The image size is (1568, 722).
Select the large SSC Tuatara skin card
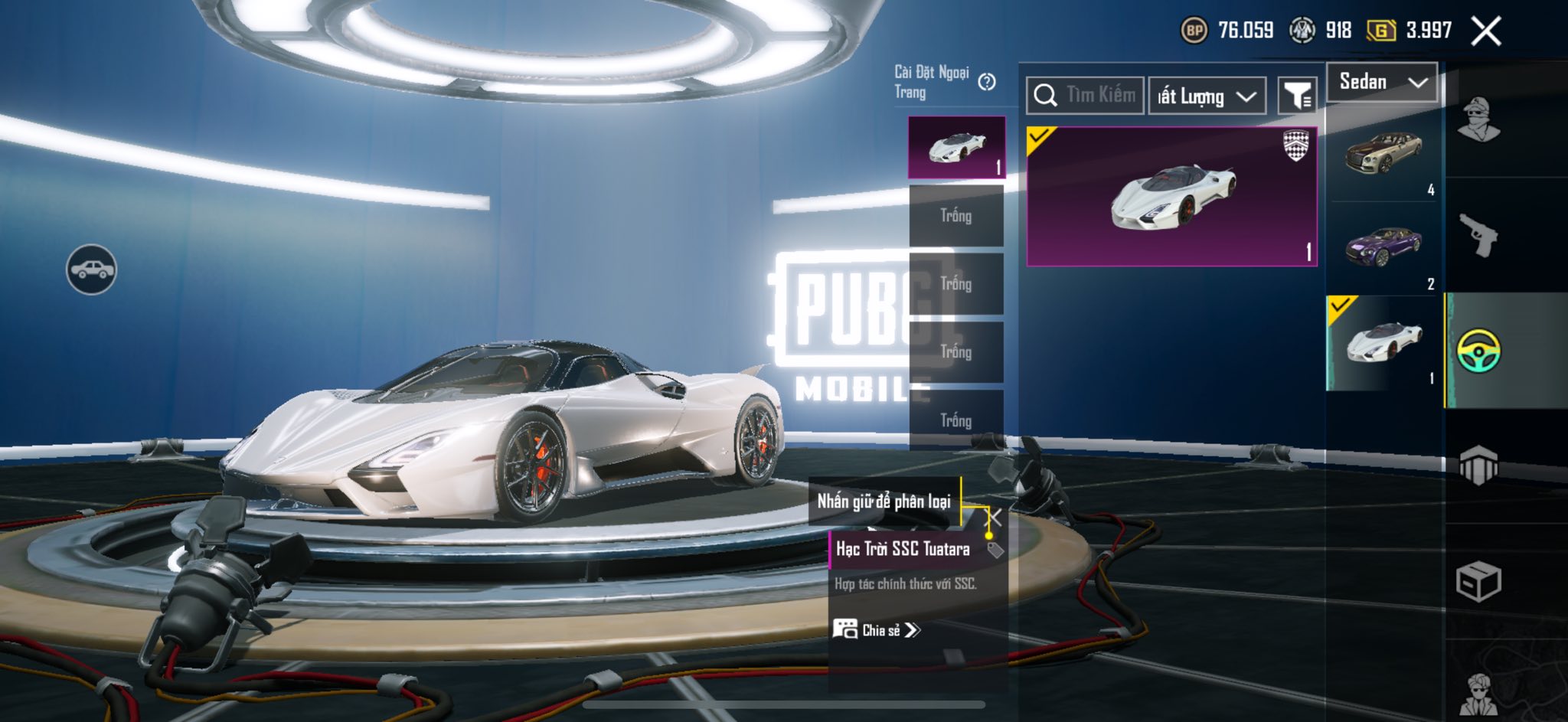(x=1171, y=197)
